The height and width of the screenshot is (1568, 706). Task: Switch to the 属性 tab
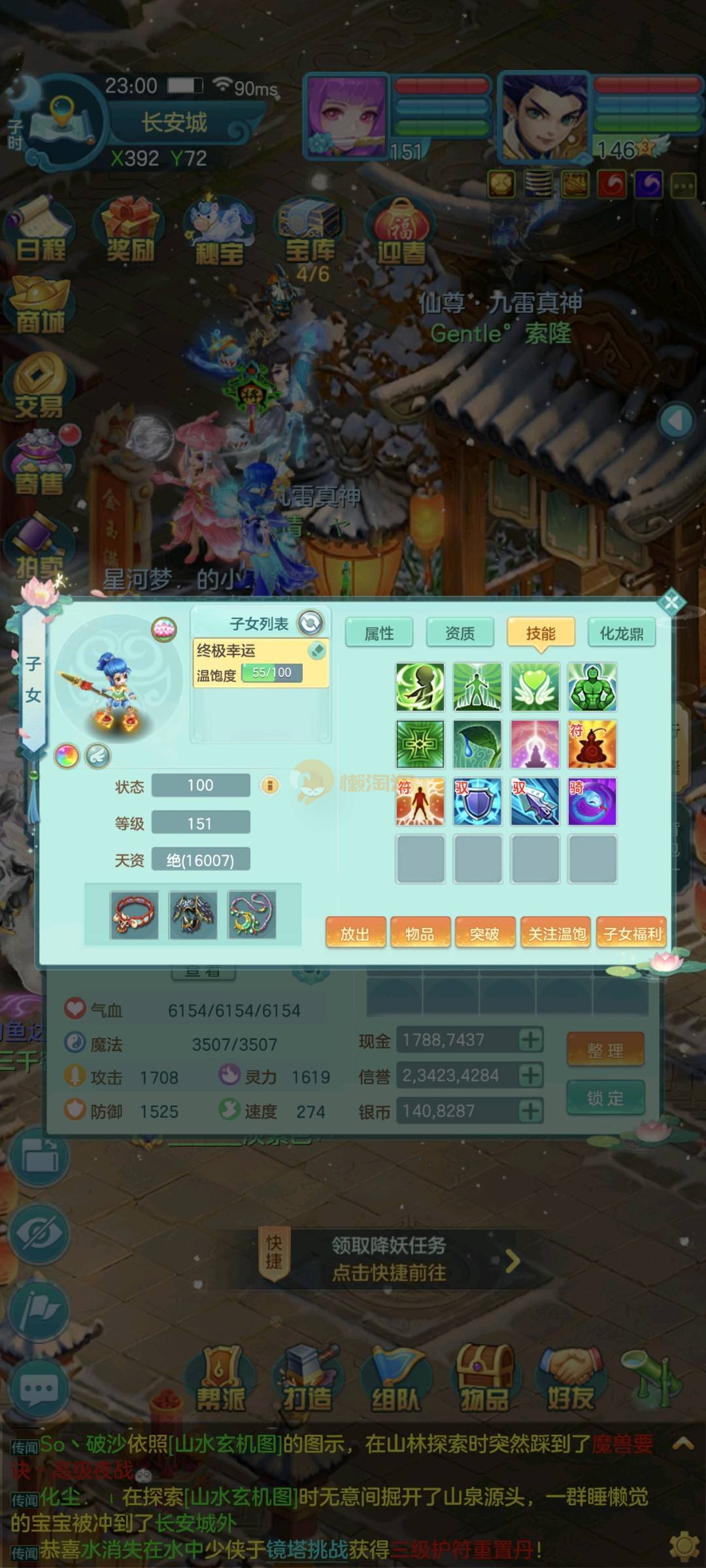click(x=378, y=633)
